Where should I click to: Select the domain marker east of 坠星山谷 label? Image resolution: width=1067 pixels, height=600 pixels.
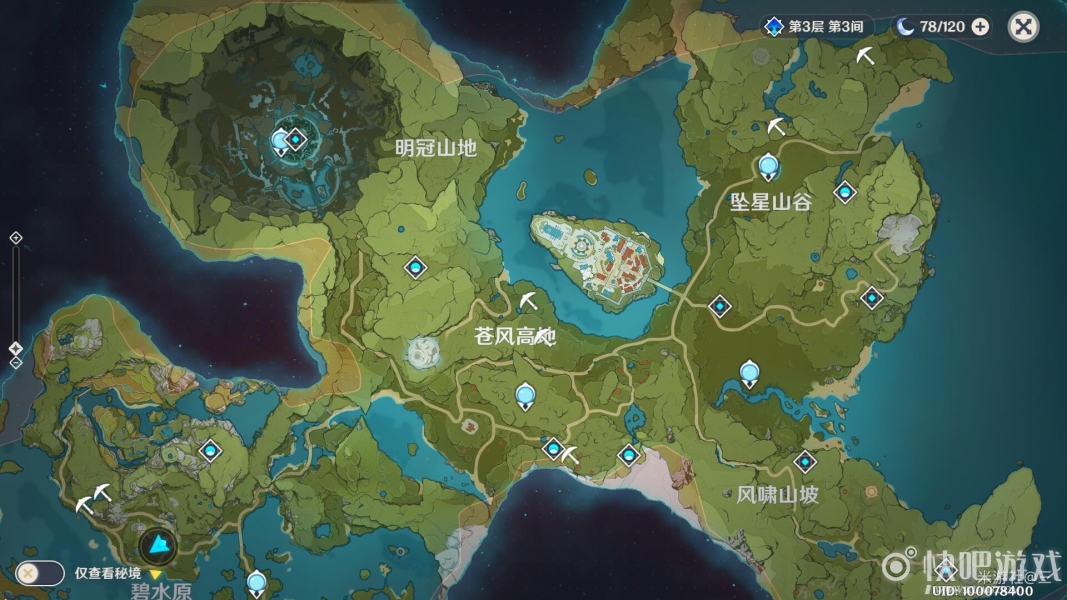[846, 191]
